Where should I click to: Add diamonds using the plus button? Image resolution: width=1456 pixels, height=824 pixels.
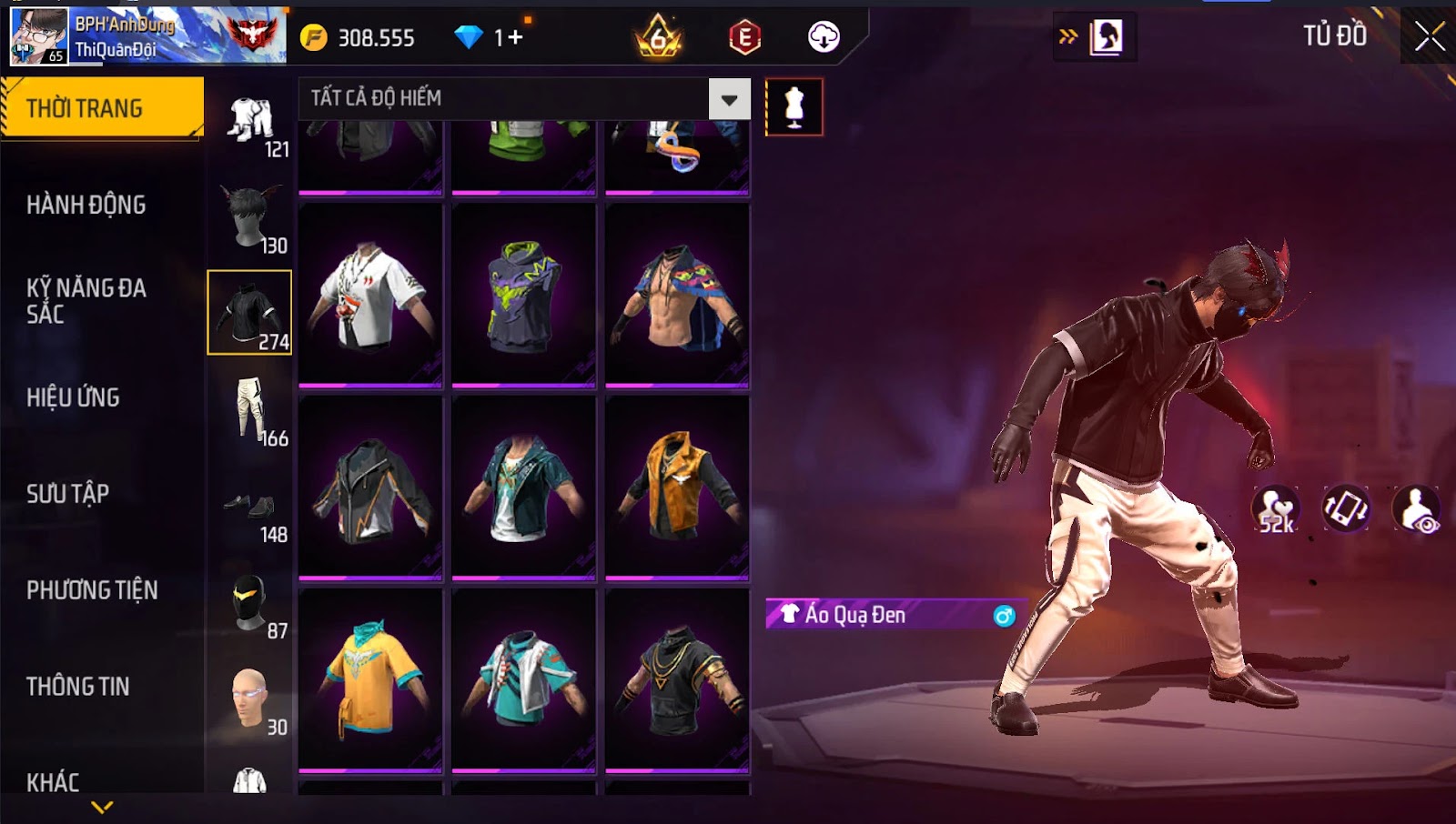point(516,37)
